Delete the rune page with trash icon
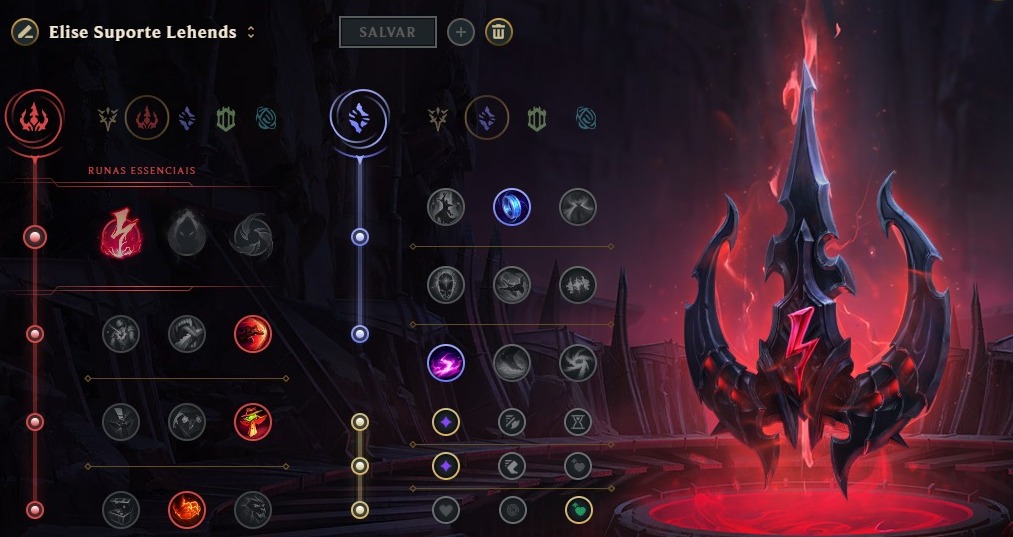The height and width of the screenshot is (537, 1013). (x=499, y=32)
